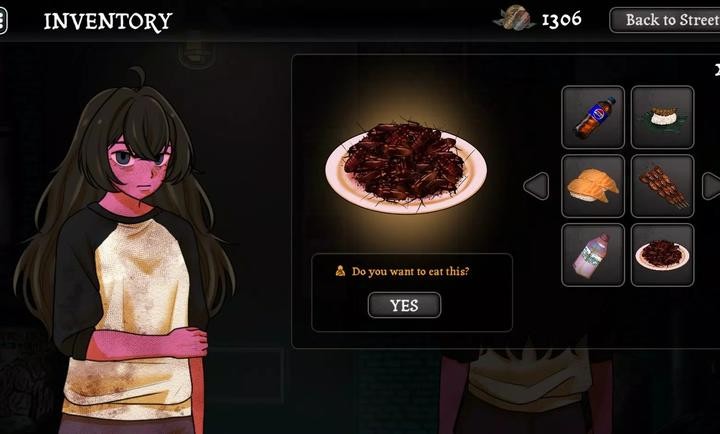Select the cola bottle slot
This screenshot has height=434, width=720.
pyautogui.click(x=593, y=117)
